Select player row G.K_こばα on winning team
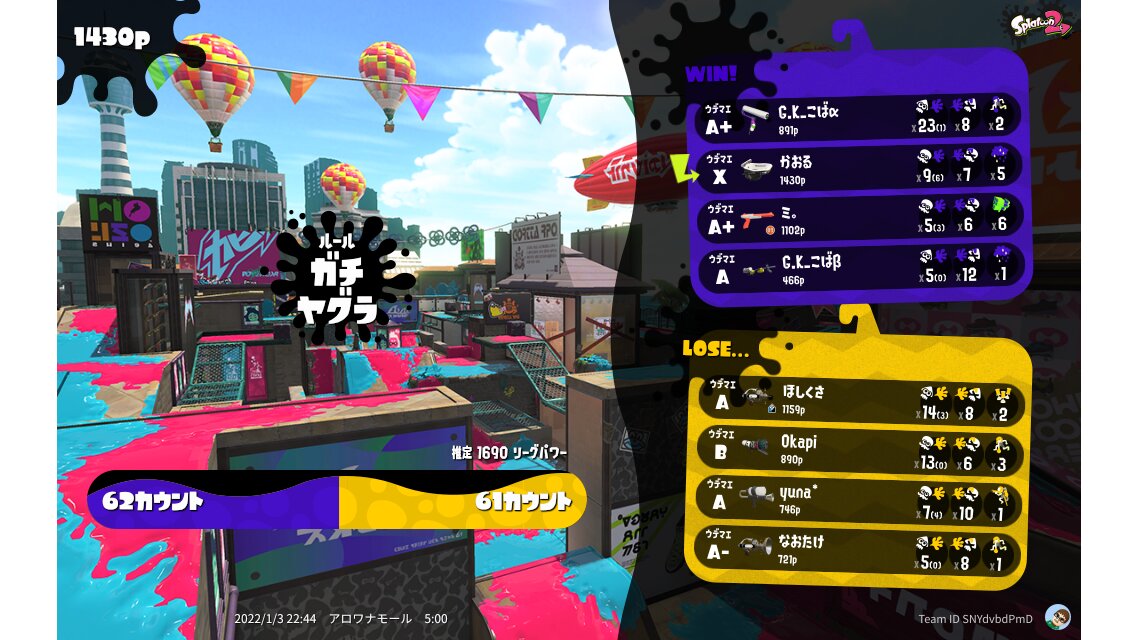This screenshot has width=1138, height=640. click(x=858, y=117)
